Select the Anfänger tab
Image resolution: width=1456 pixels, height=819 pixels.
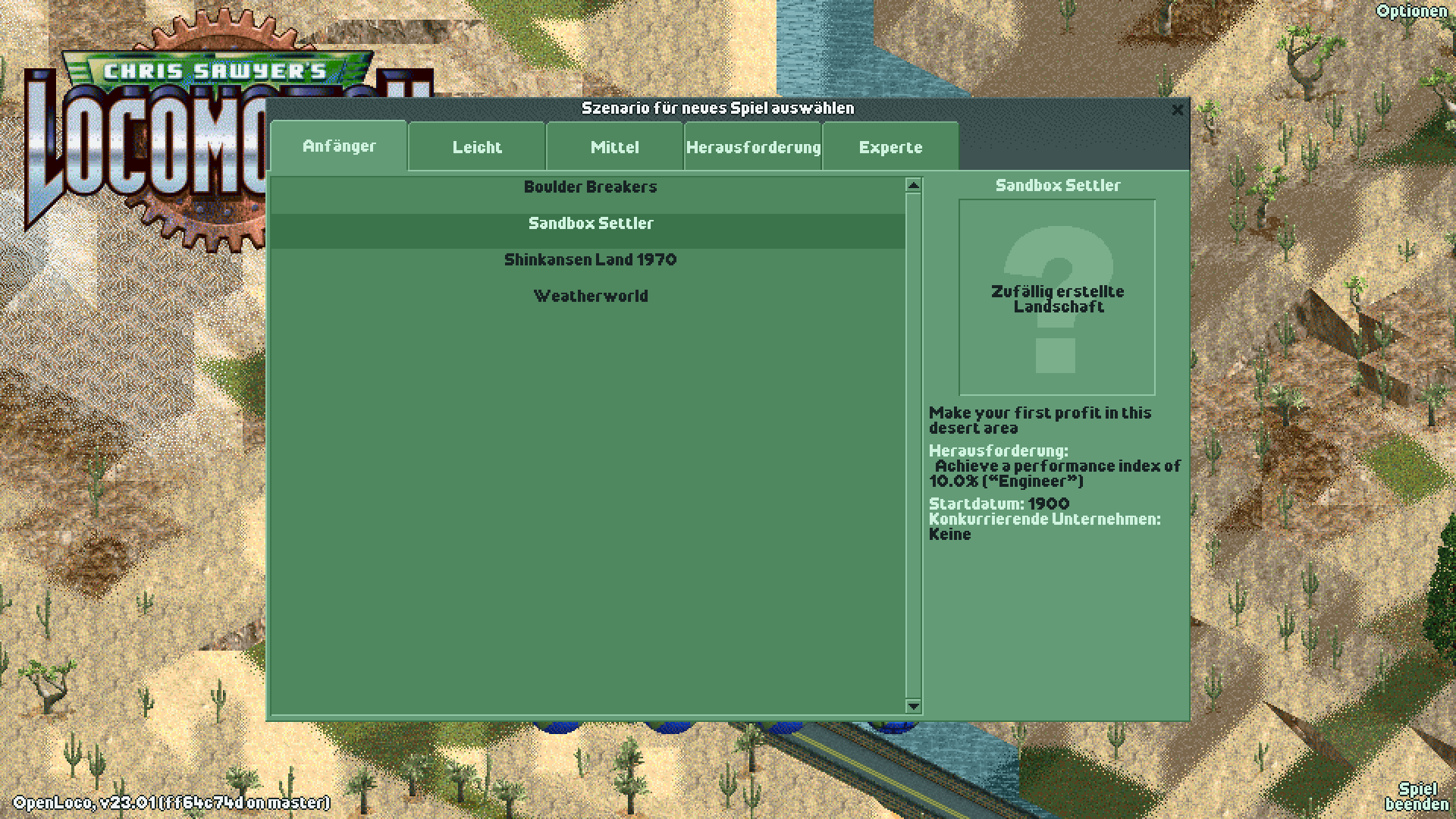tap(339, 147)
